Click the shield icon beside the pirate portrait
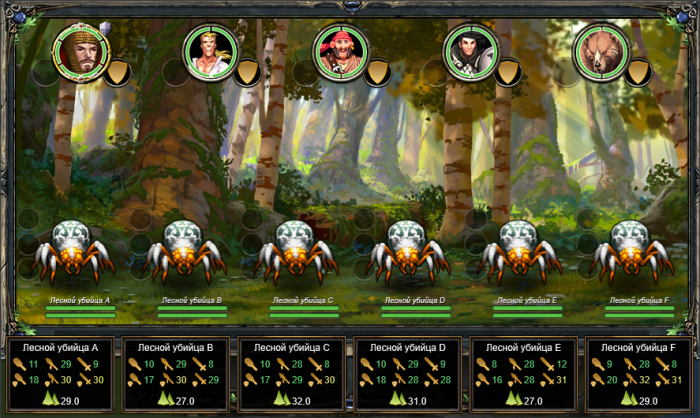The image size is (700, 418). [378, 72]
